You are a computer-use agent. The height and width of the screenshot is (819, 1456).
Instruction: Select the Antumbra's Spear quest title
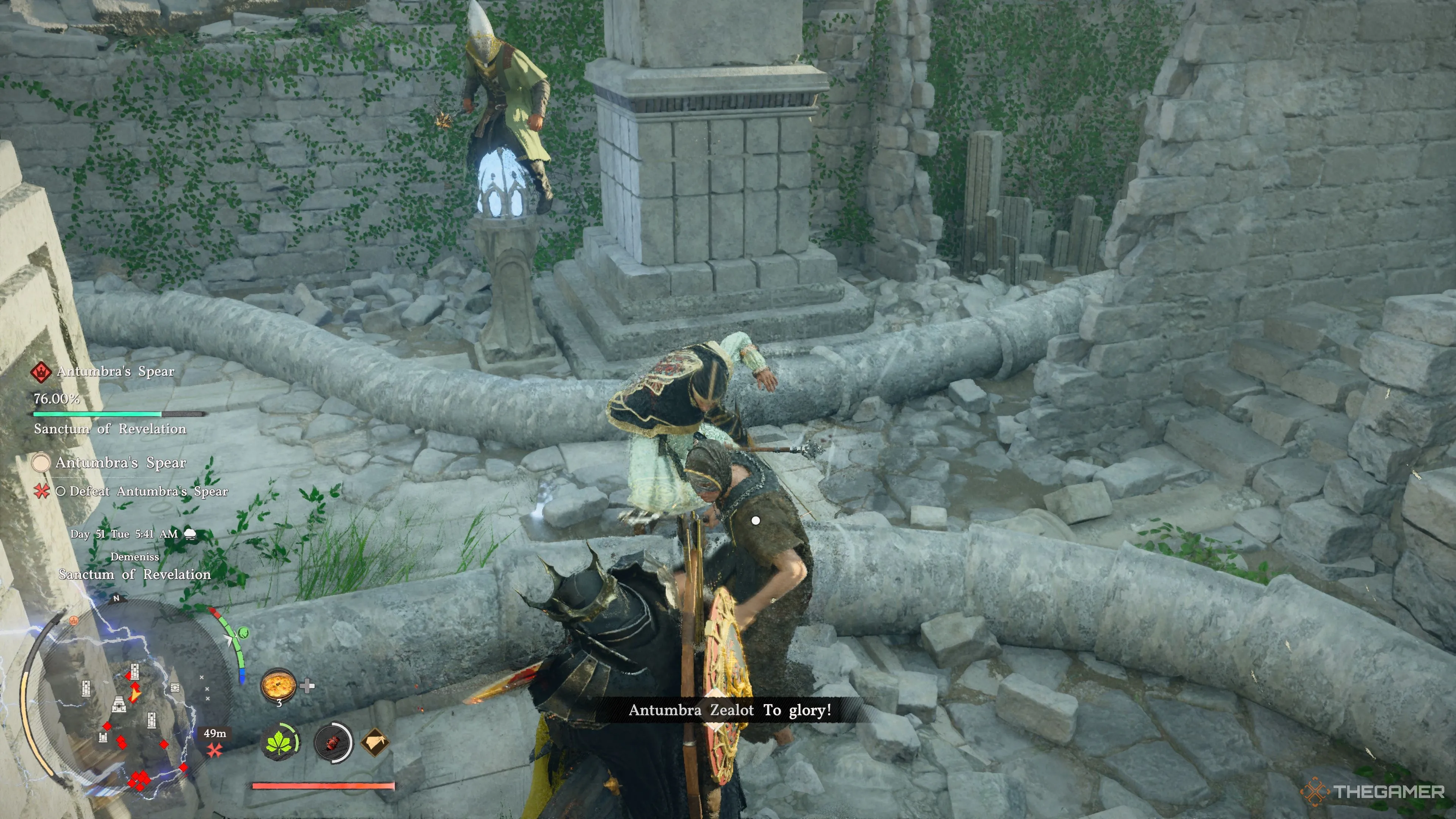pos(121,463)
